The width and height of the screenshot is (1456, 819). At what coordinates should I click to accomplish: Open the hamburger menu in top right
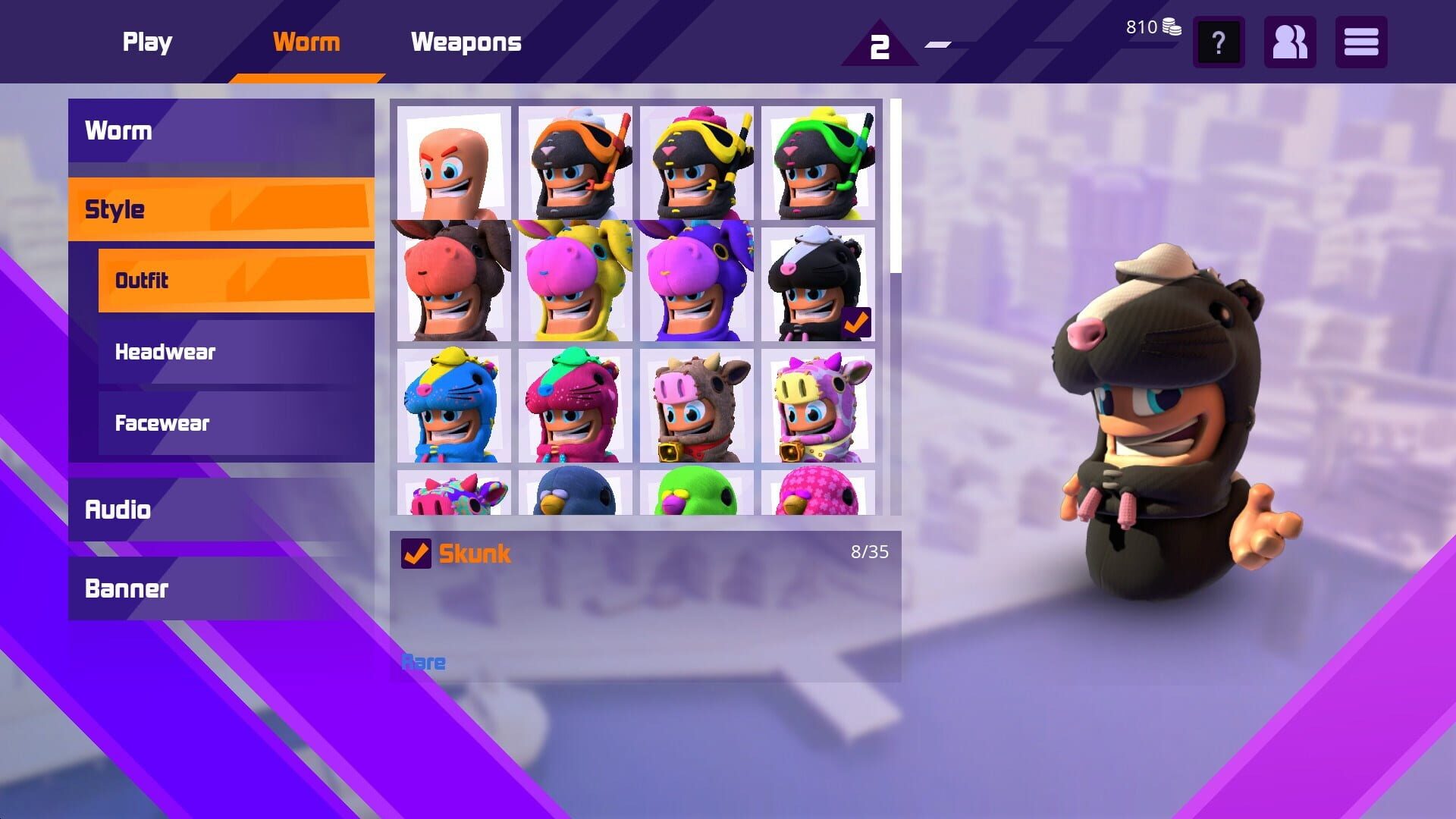[x=1361, y=43]
